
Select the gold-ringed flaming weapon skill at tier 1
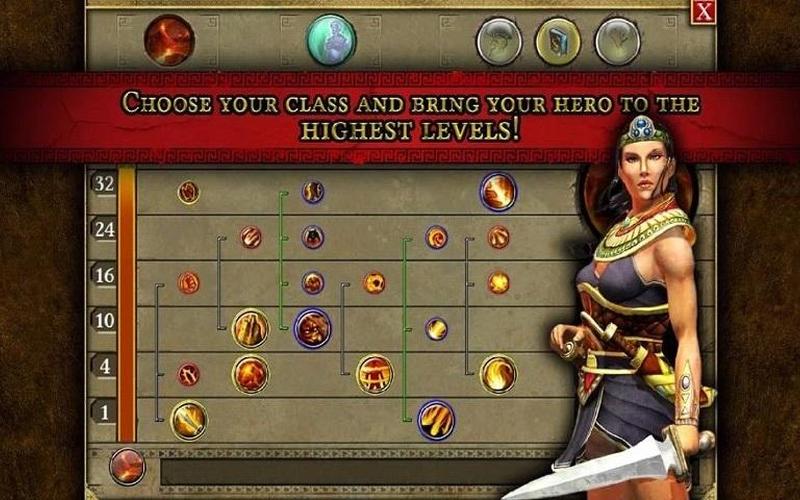188,420
